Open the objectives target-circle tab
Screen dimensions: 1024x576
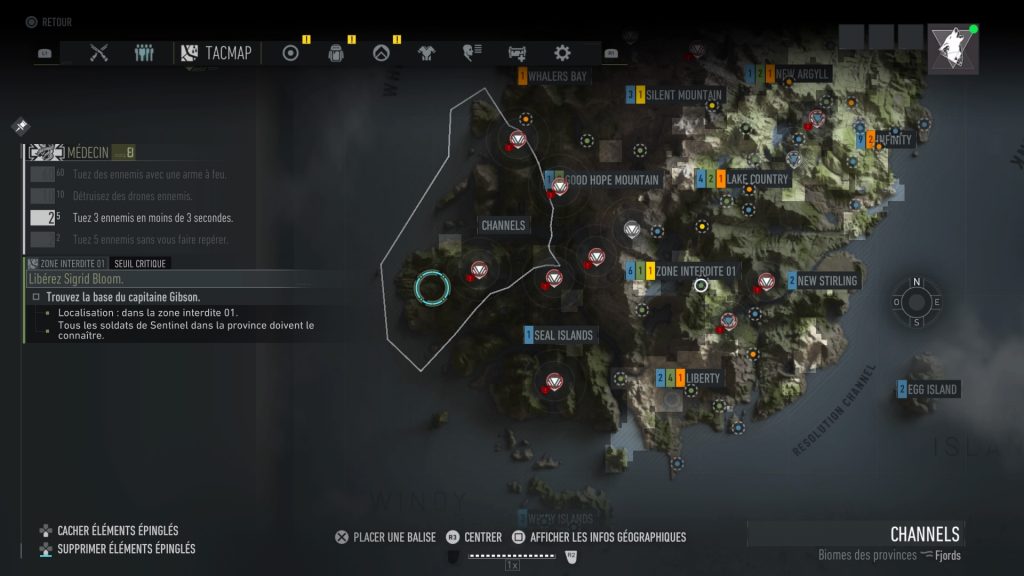pos(291,53)
